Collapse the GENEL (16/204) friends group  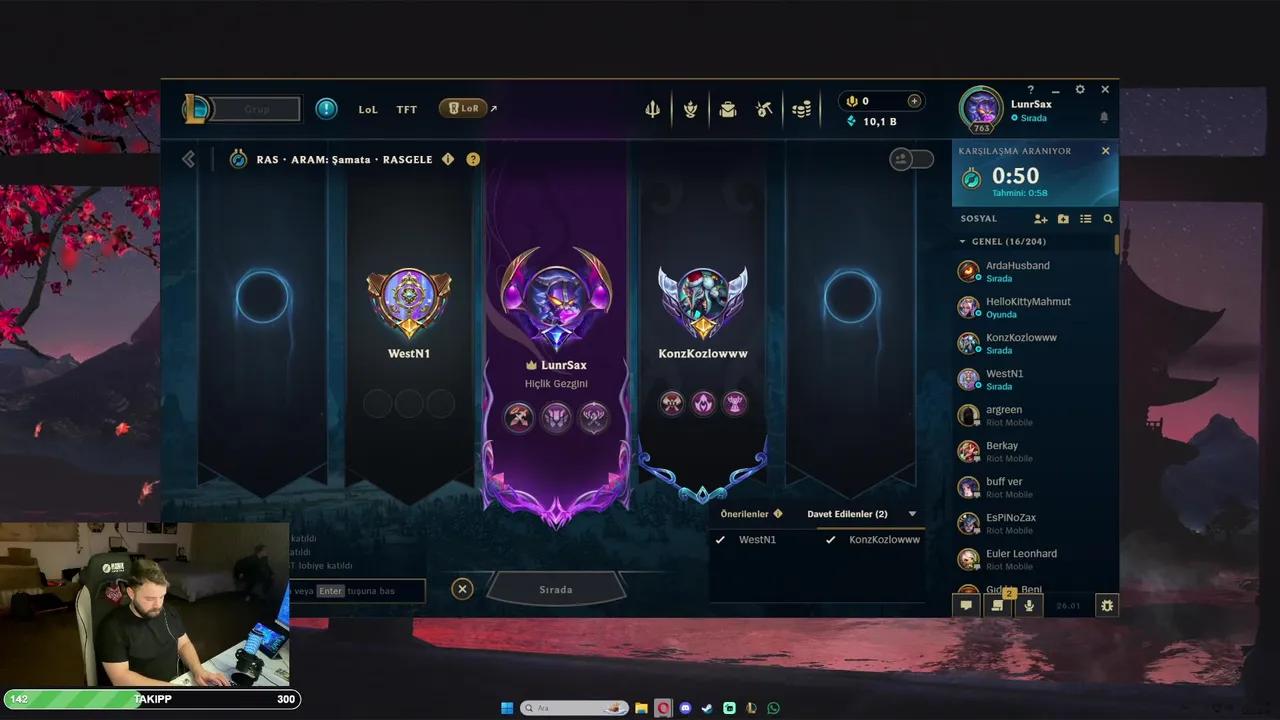(x=965, y=240)
